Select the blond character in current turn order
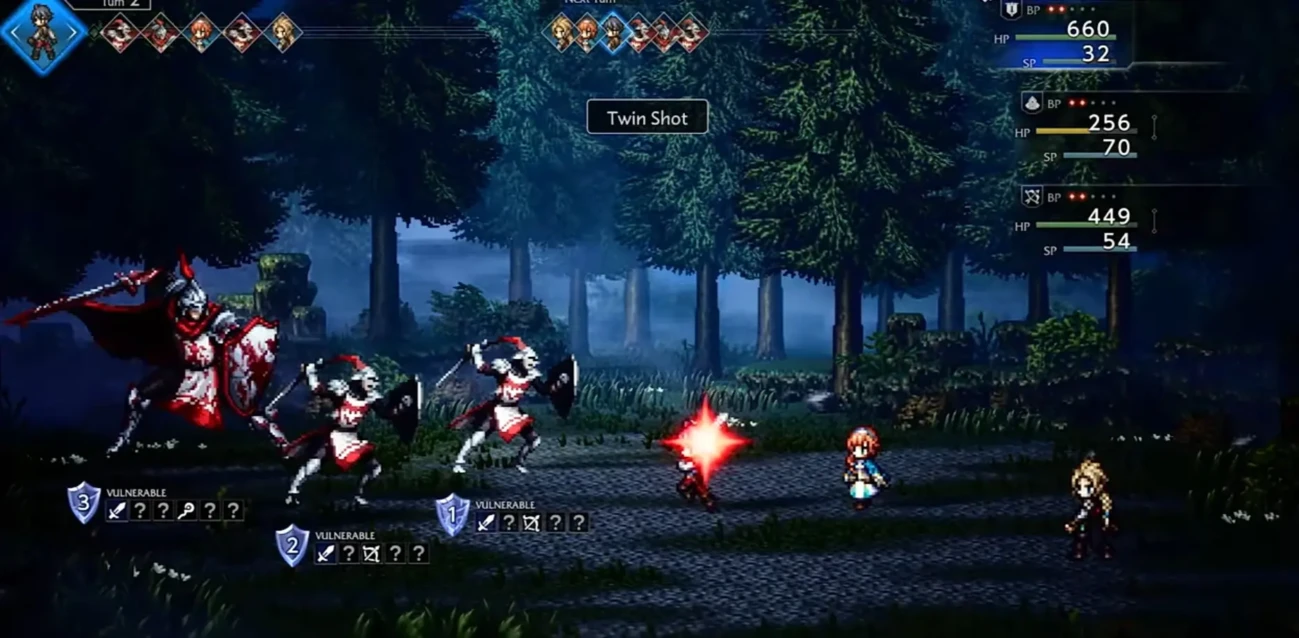Viewport: 1299px width, 638px height. coord(283,33)
